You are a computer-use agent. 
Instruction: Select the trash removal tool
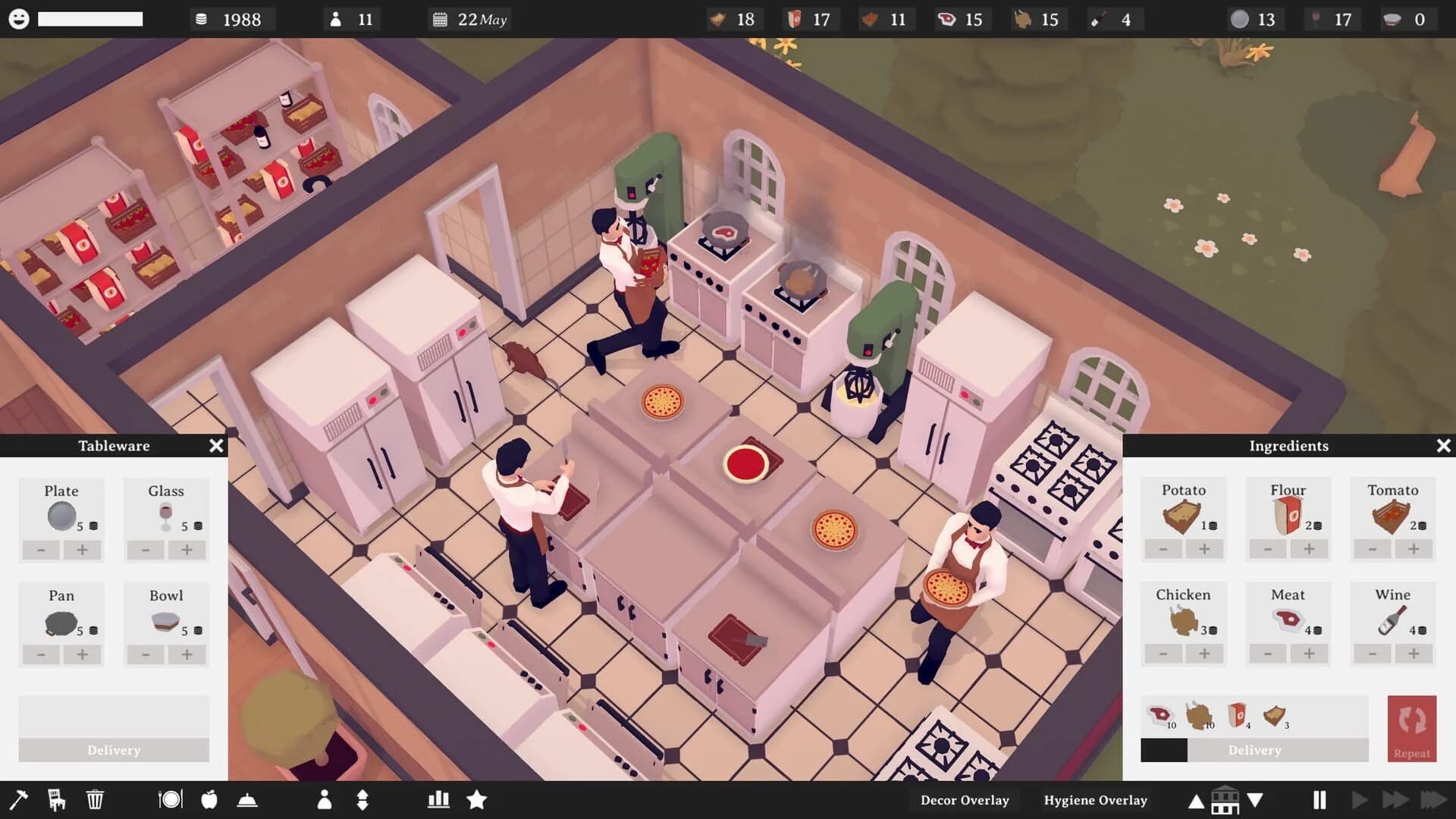[94, 799]
